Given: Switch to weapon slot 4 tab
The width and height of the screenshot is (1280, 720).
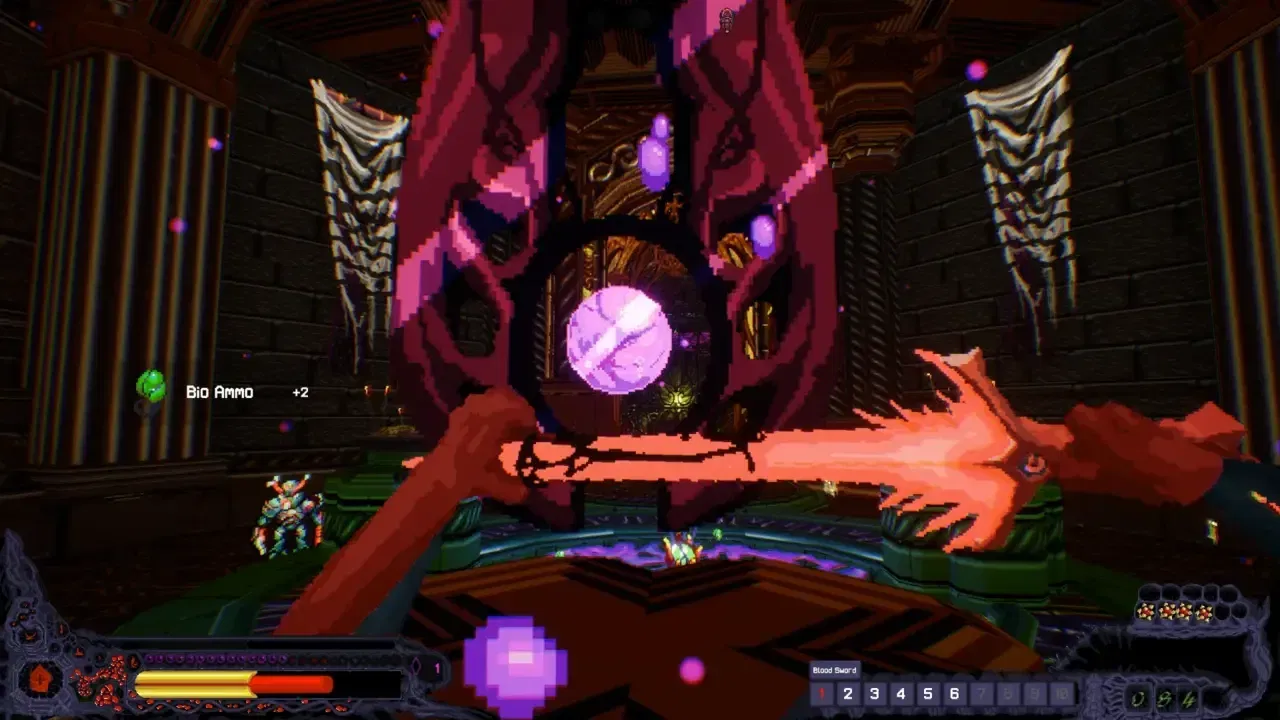Looking at the screenshot, I should point(901,693).
